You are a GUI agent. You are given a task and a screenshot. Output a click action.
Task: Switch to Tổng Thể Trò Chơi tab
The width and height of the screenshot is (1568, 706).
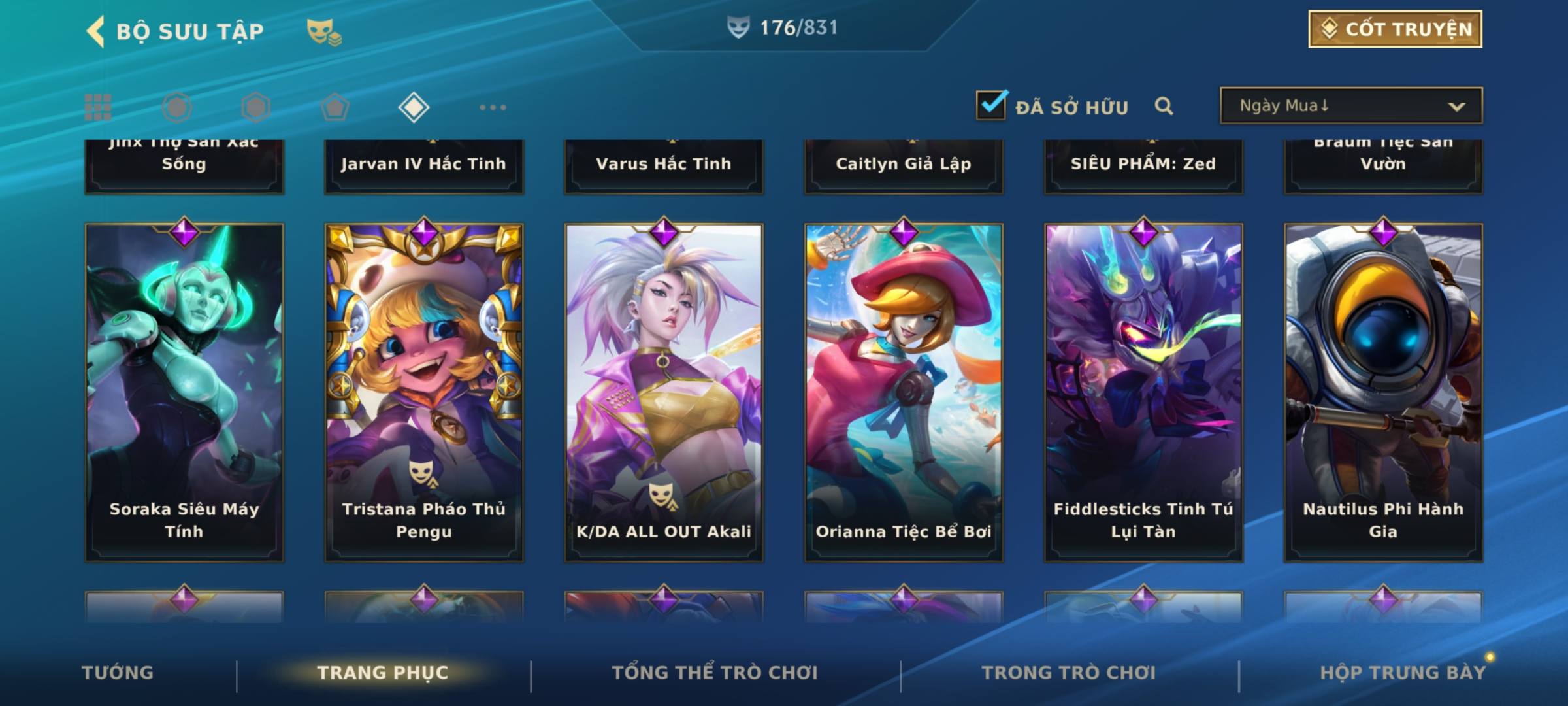click(x=715, y=673)
